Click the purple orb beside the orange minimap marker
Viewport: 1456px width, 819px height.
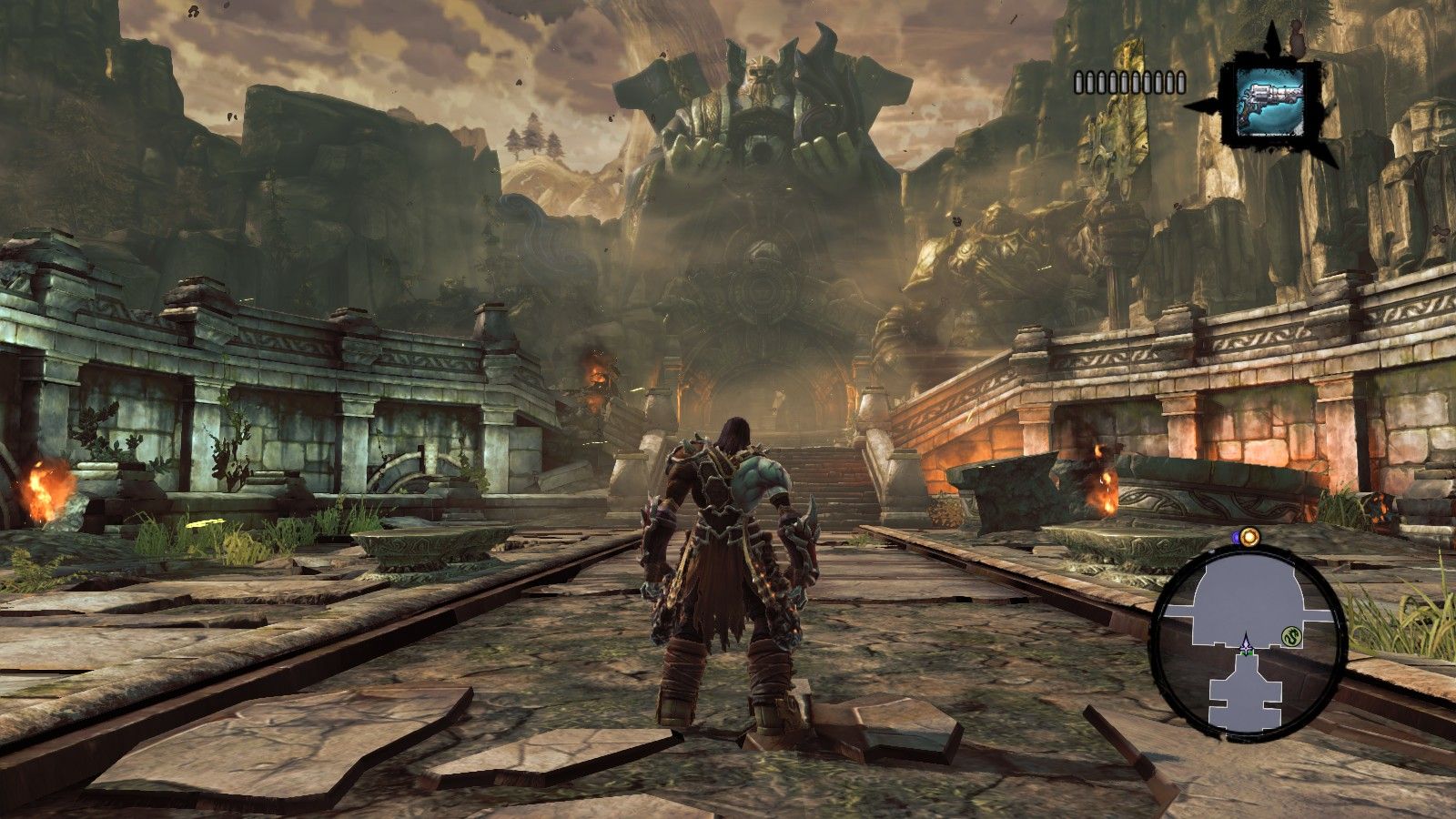click(x=1236, y=537)
